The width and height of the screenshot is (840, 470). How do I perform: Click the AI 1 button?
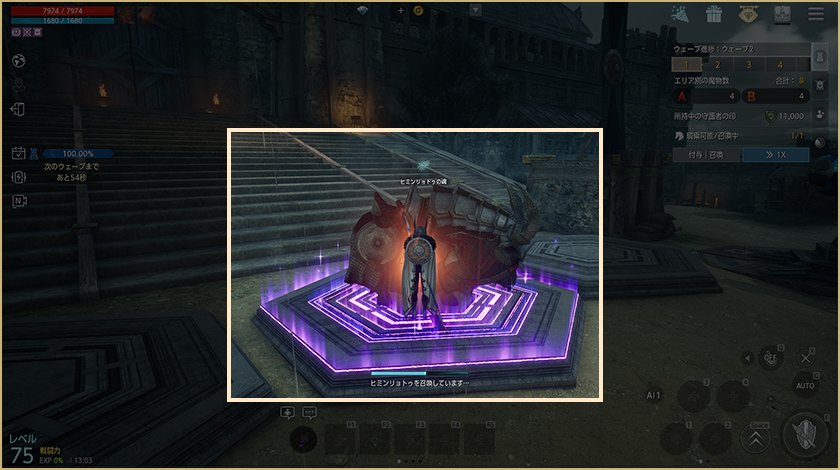point(654,396)
